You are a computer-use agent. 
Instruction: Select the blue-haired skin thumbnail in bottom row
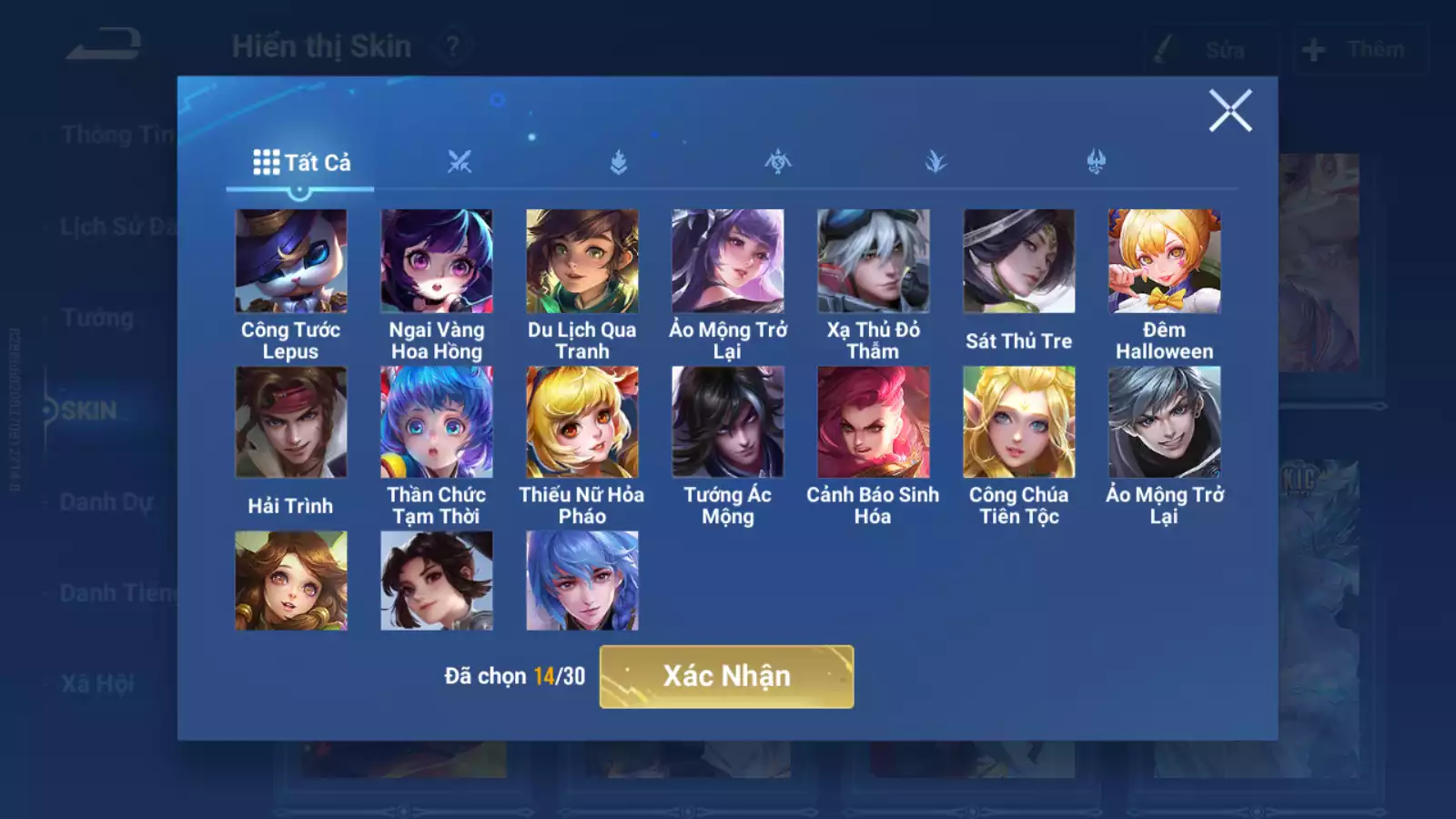click(582, 580)
